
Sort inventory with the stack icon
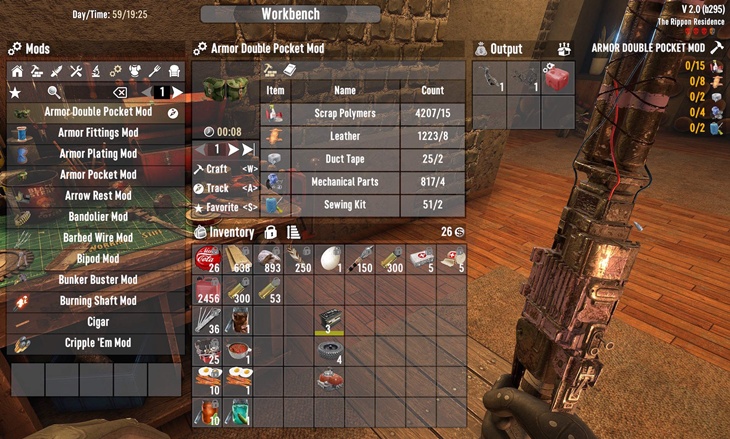tap(293, 232)
